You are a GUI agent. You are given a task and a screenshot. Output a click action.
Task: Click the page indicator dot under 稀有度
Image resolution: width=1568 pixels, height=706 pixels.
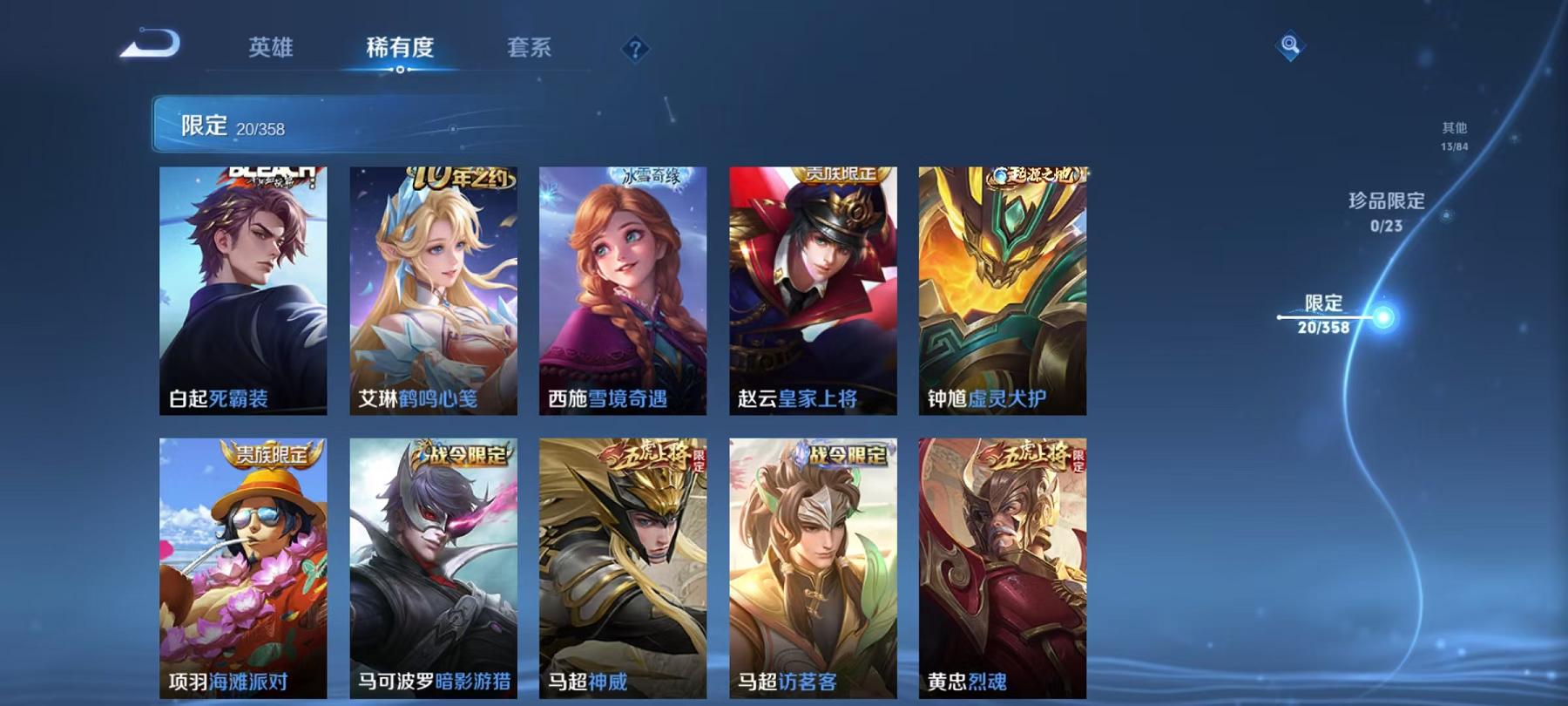[x=400, y=70]
